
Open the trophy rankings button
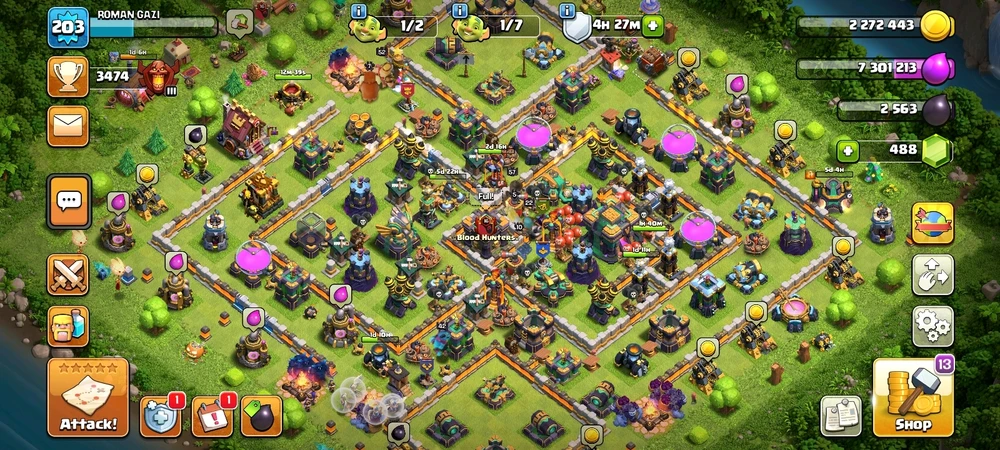pos(68,76)
